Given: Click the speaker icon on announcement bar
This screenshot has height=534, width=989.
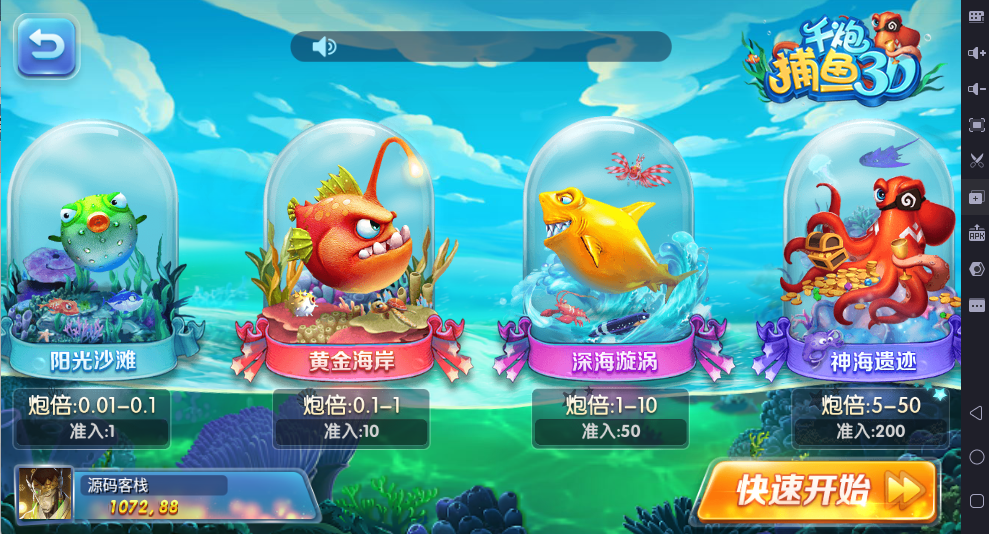Looking at the screenshot, I should [323, 46].
